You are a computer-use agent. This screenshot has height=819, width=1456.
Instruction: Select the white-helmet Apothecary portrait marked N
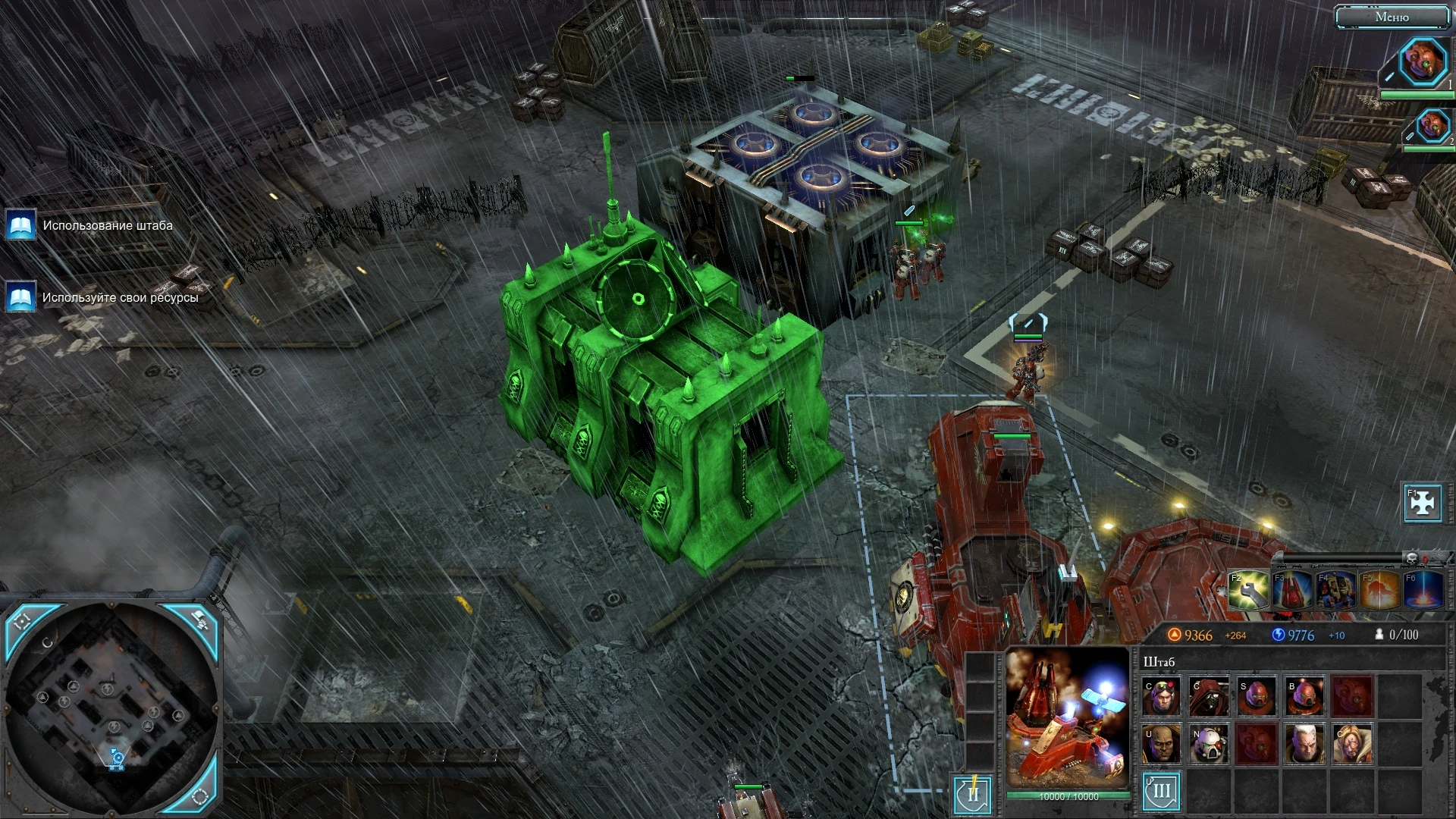(1207, 742)
